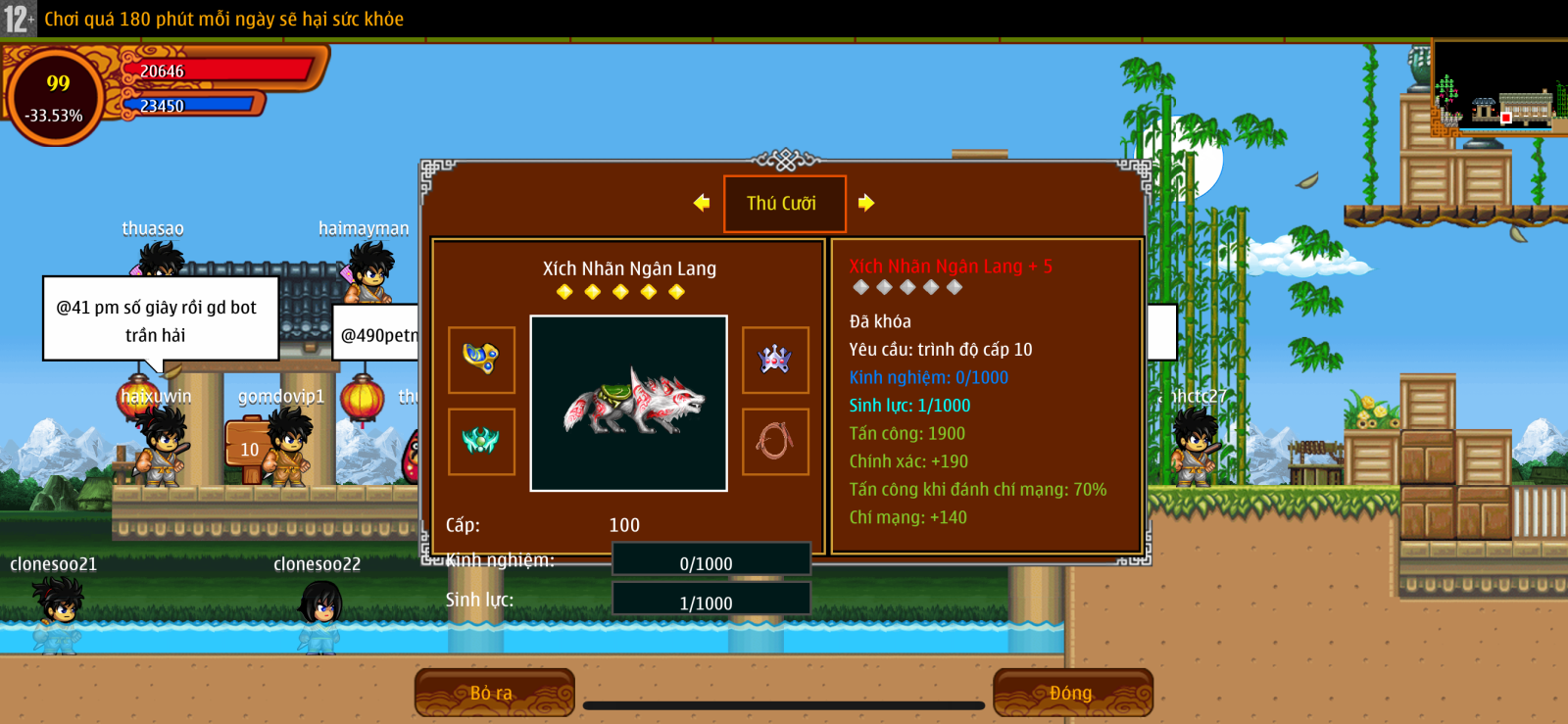The width and height of the screenshot is (1568, 724).
Task: Go to next tab with right arrow
Action: tap(866, 203)
